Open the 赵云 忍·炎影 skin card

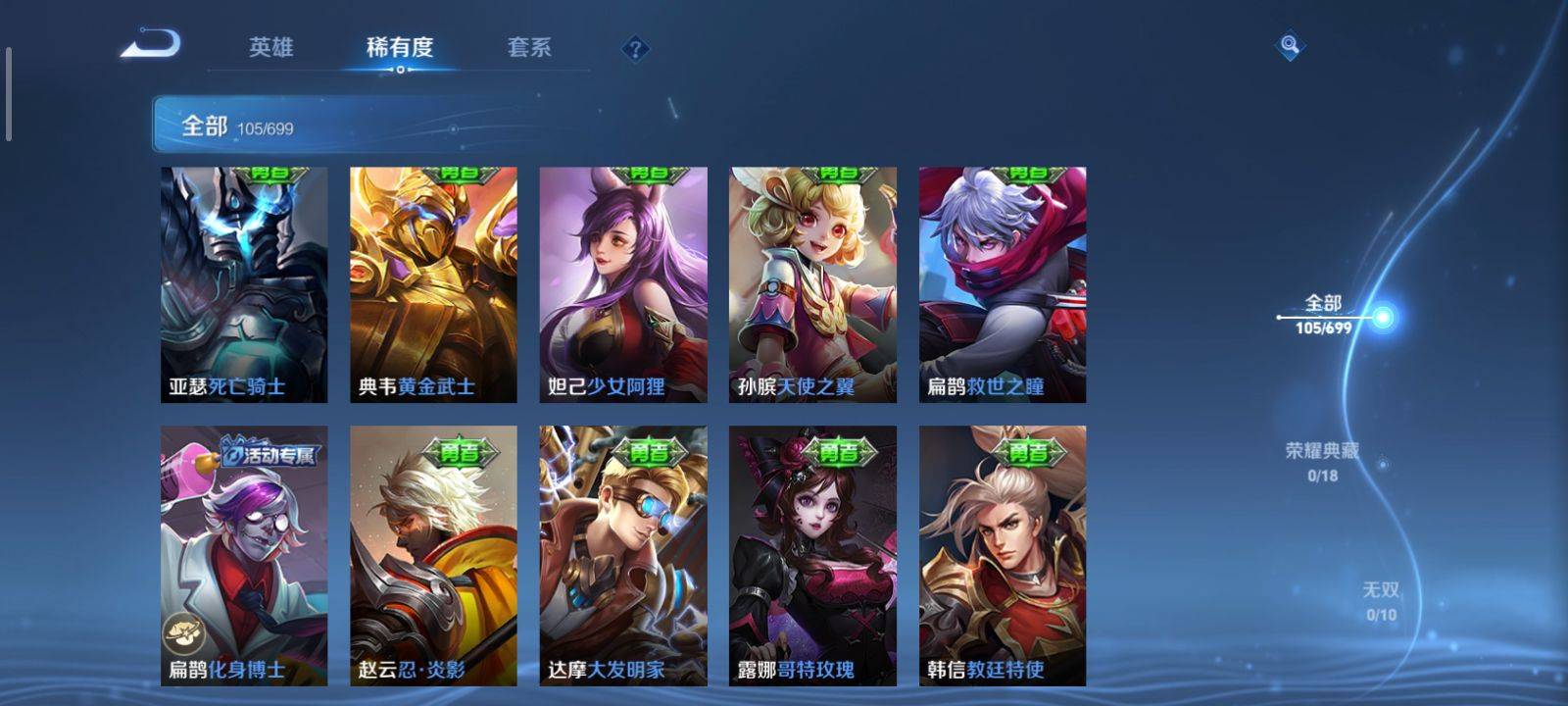pyautogui.click(x=433, y=555)
